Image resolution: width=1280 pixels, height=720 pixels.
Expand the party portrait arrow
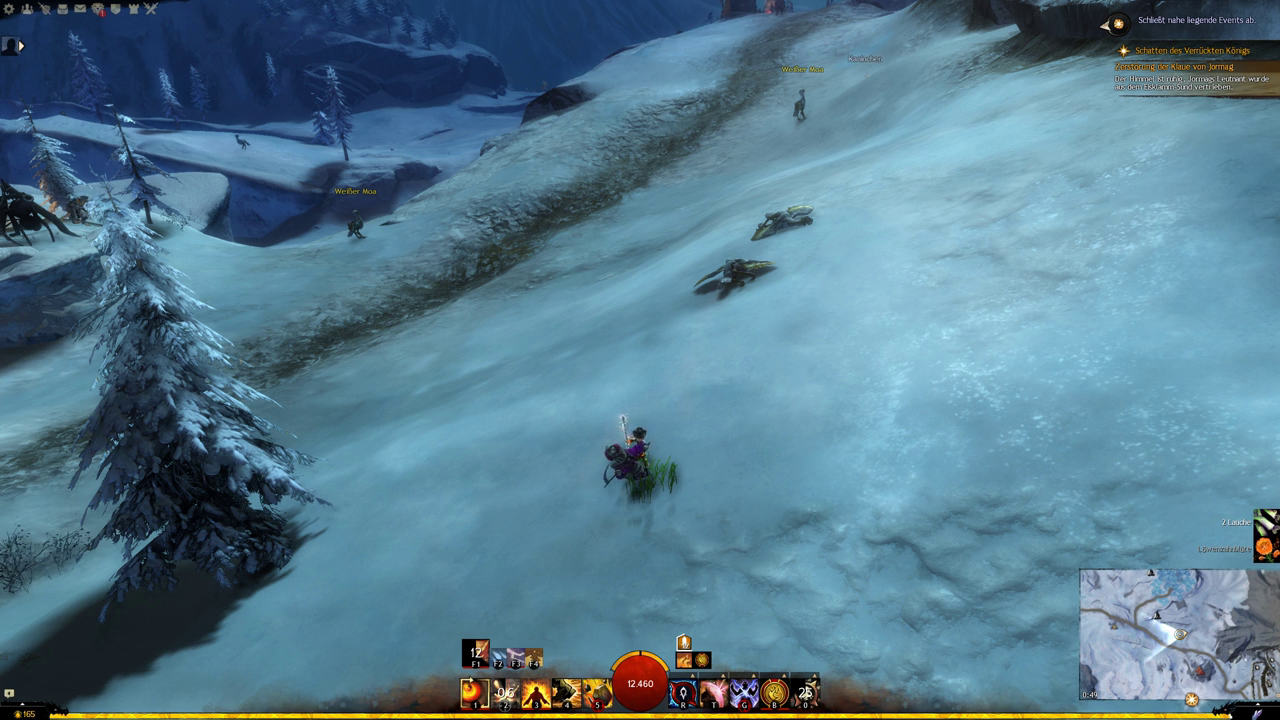21,45
